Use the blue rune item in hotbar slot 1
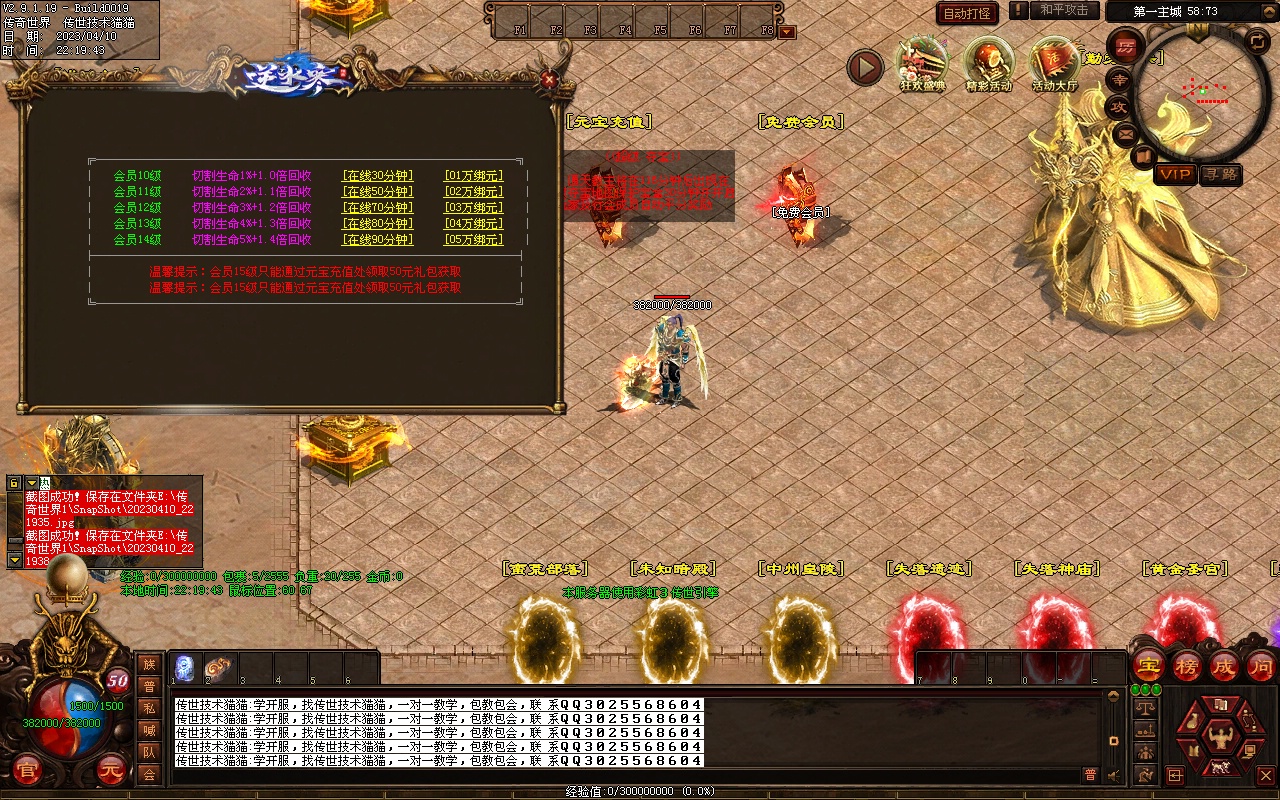The width and height of the screenshot is (1280, 800). pyautogui.click(x=184, y=666)
